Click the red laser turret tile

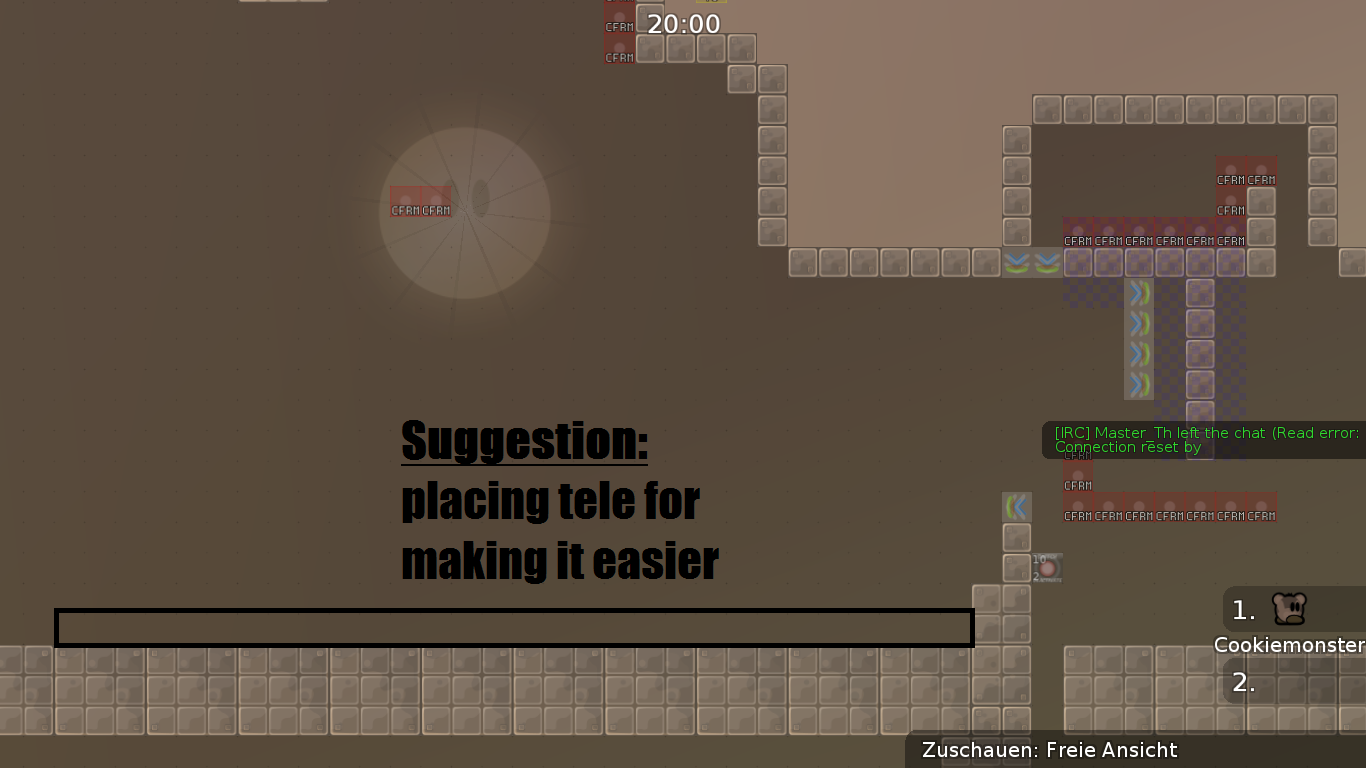tap(1048, 567)
